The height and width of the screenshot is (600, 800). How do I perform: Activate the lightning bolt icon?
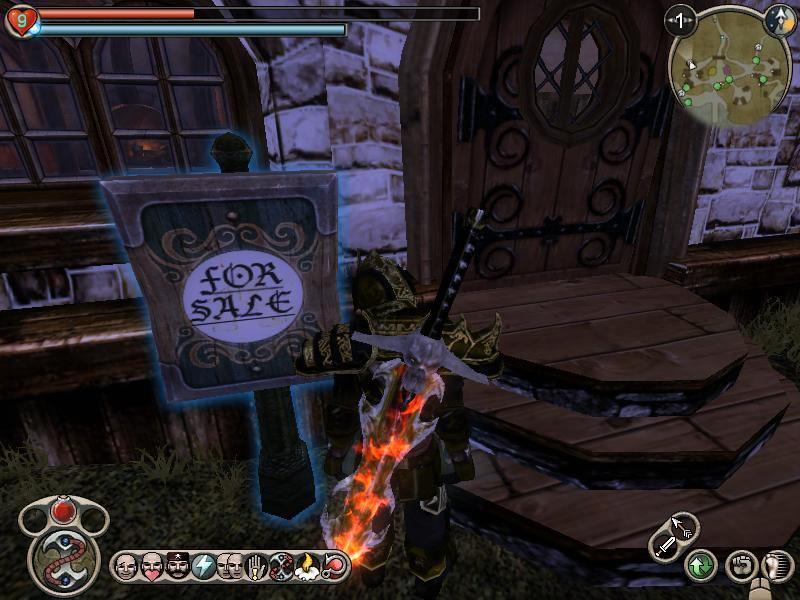(204, 566)
